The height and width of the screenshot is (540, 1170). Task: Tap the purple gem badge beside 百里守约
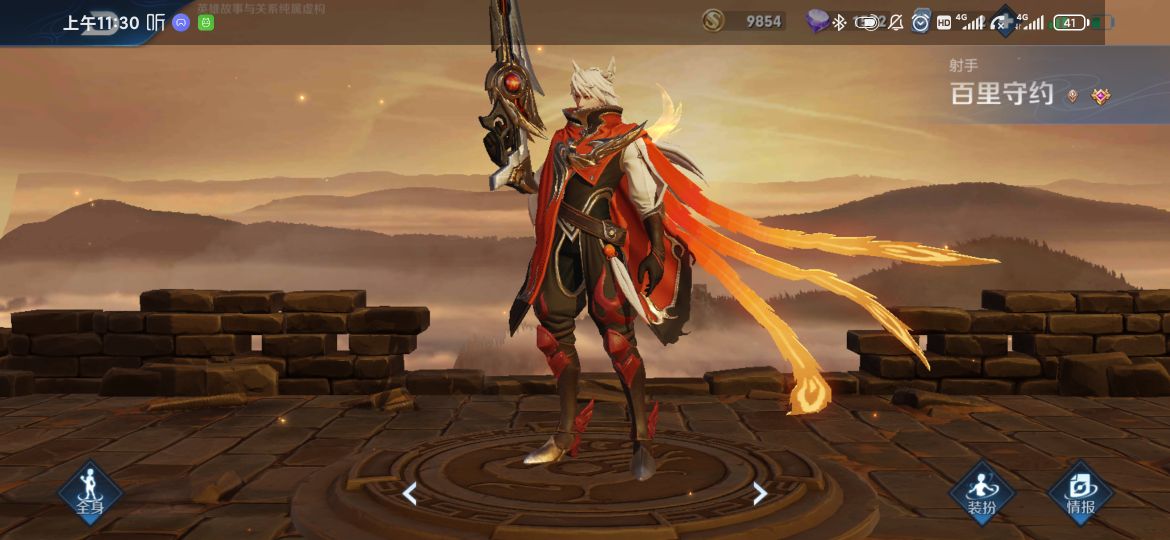[1101, 96]
